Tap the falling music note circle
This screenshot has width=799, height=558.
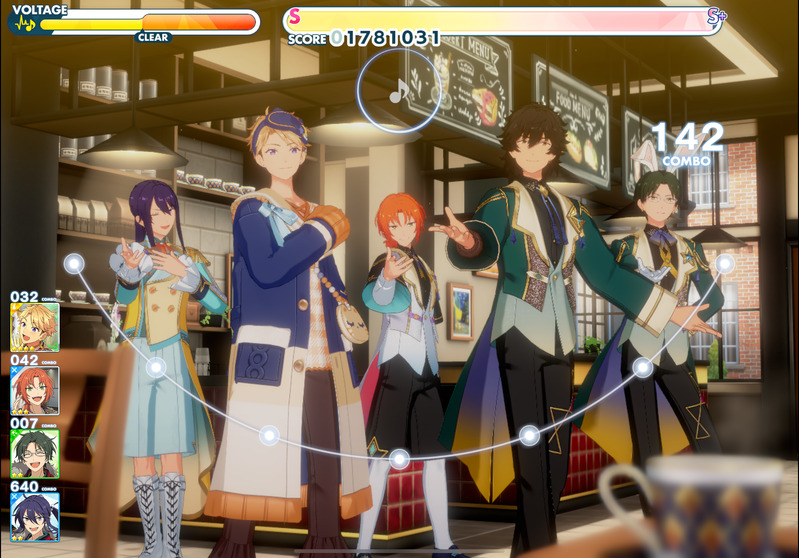coord(398,91)
